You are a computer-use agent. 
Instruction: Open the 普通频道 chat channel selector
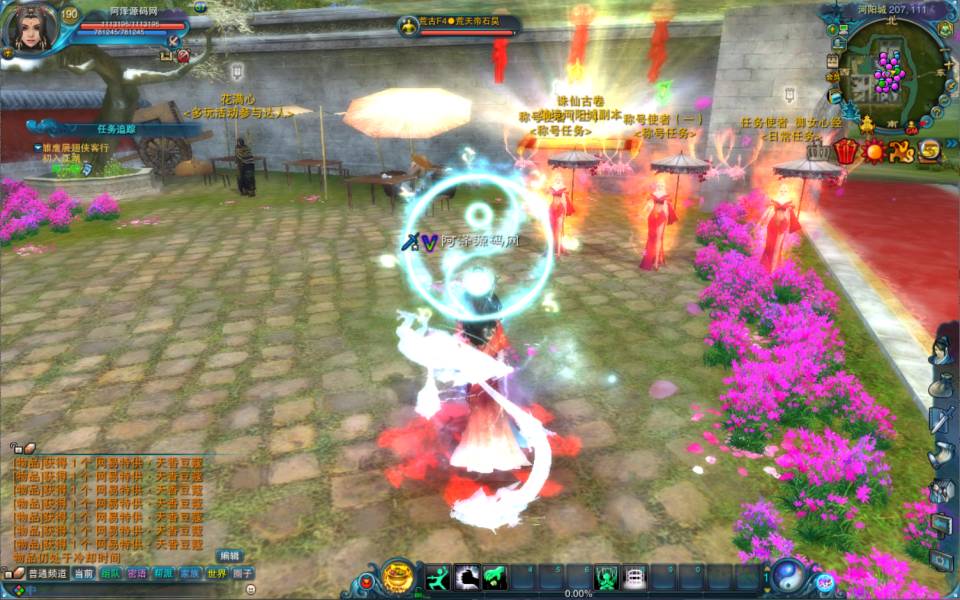tap(48, 574)
